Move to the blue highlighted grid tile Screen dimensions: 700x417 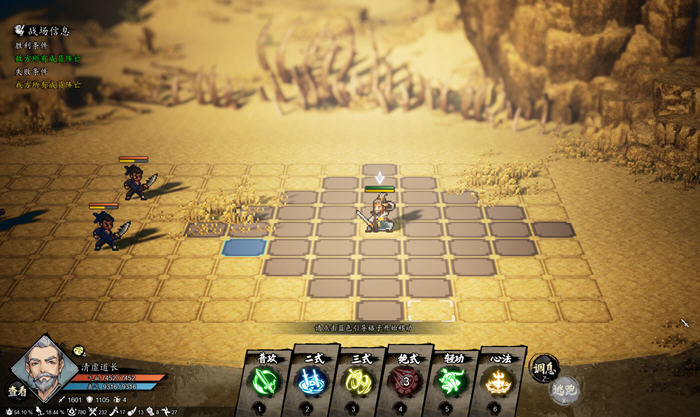tap(244, 247)
